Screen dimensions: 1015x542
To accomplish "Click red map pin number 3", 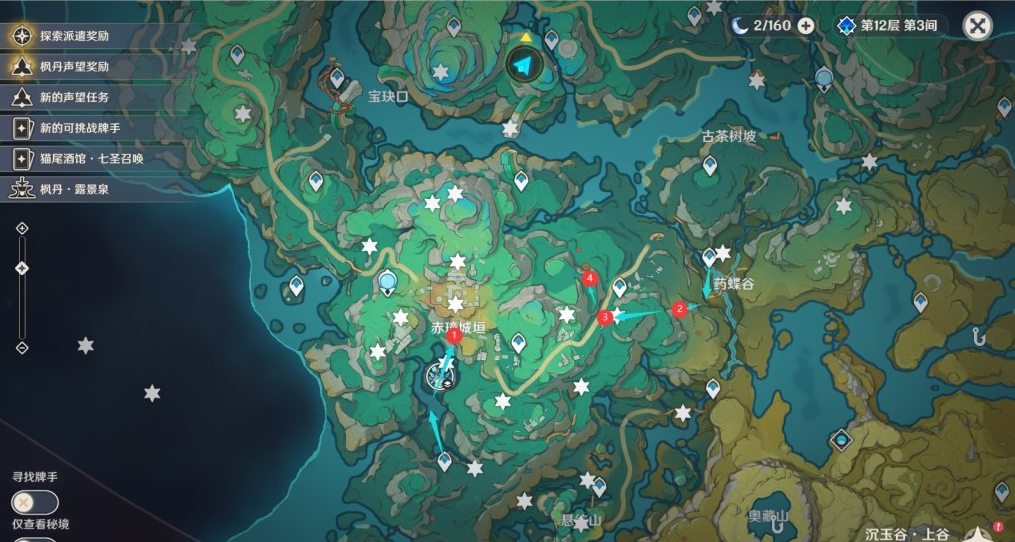I will tap(604, 318).
